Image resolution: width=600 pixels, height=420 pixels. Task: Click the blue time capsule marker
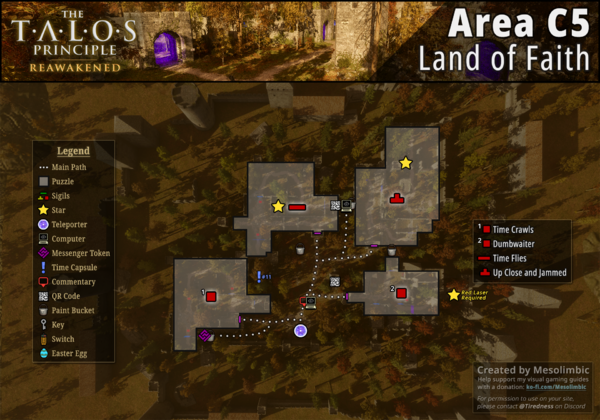click(258, 276)
